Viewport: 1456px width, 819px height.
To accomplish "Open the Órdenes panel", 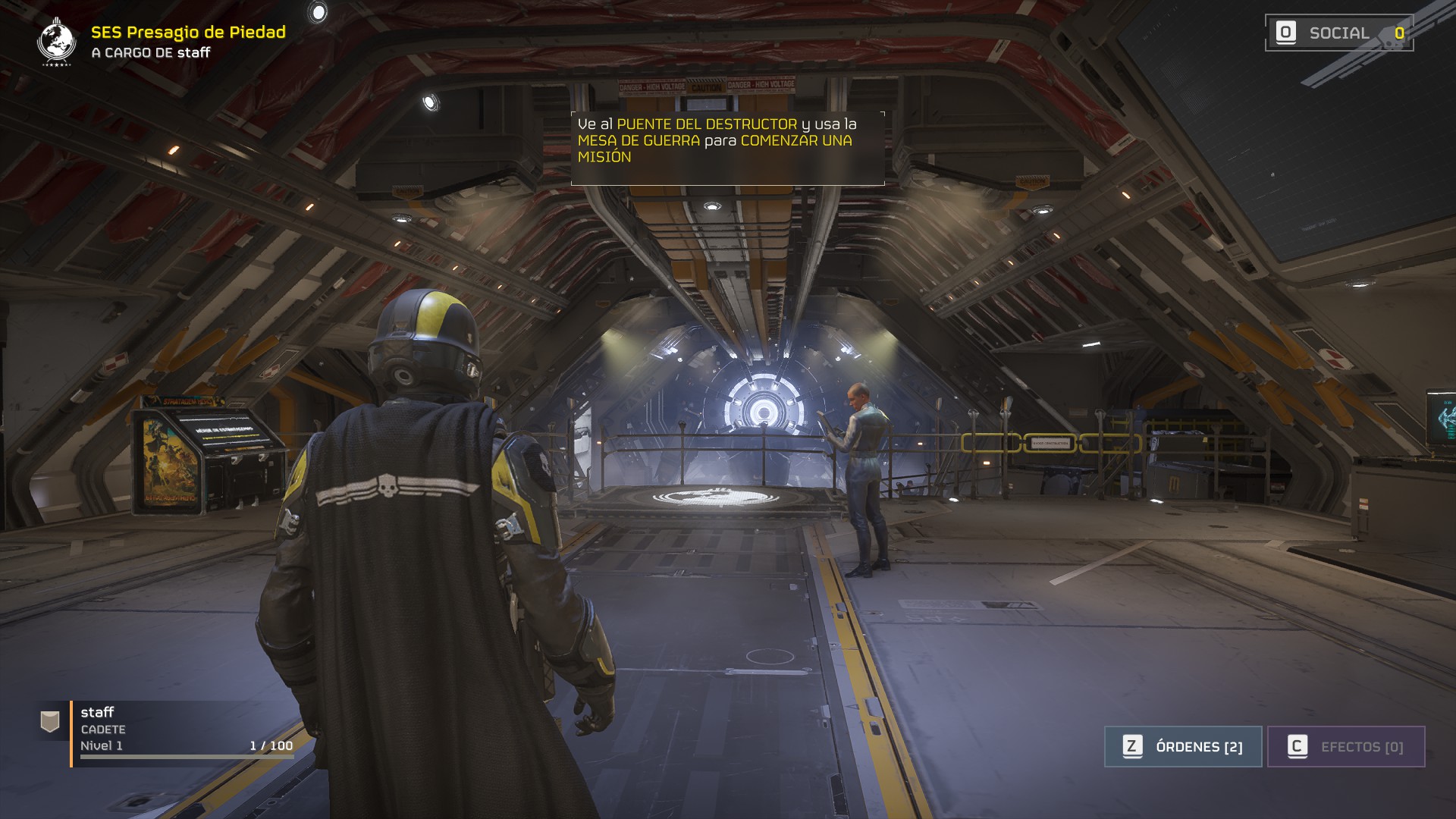I will pos(1183,747).
